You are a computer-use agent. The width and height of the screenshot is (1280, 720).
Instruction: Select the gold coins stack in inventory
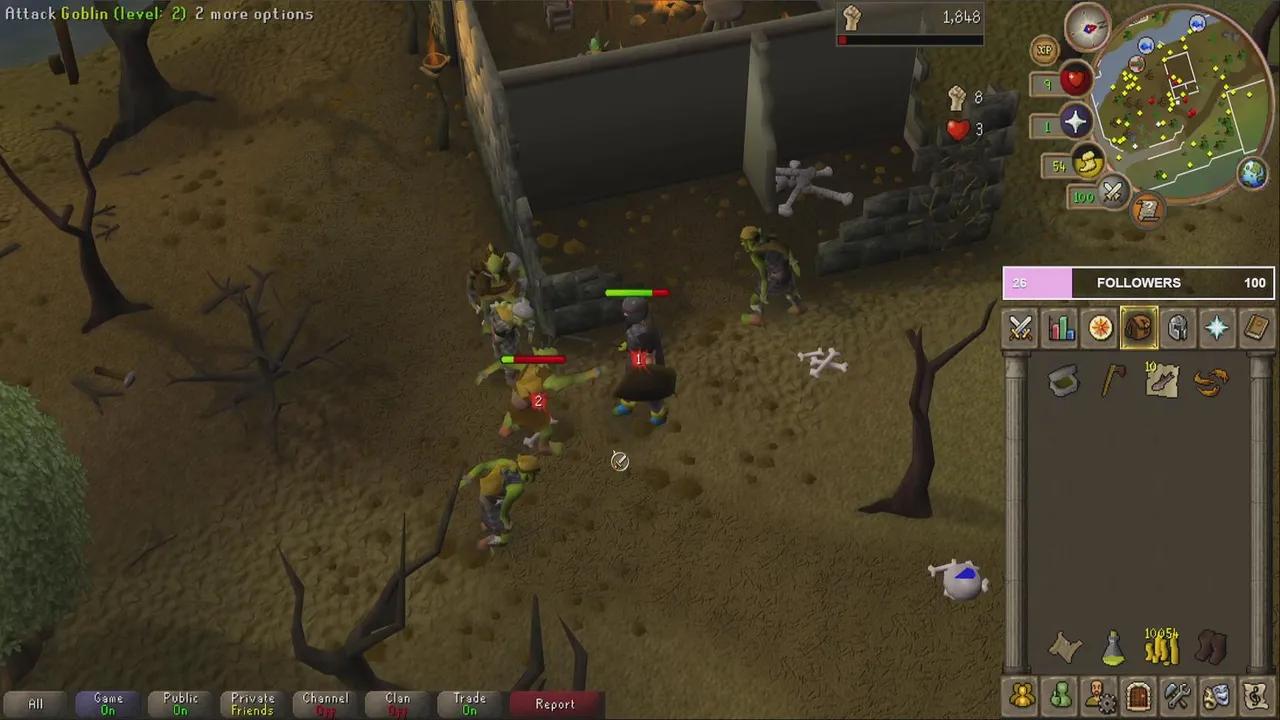point(1162,648)
